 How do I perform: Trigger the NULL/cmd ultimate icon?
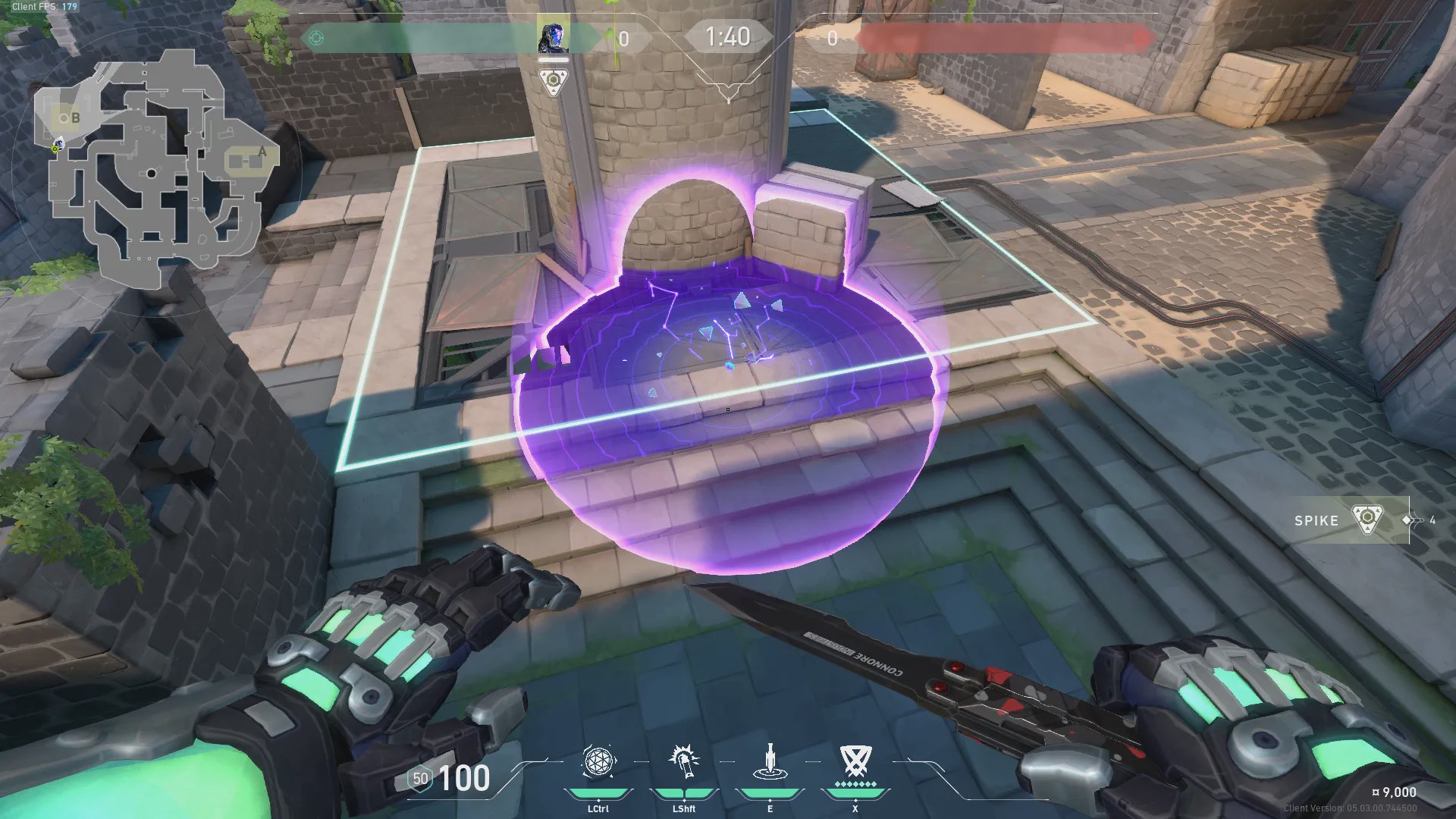(855, 760)
